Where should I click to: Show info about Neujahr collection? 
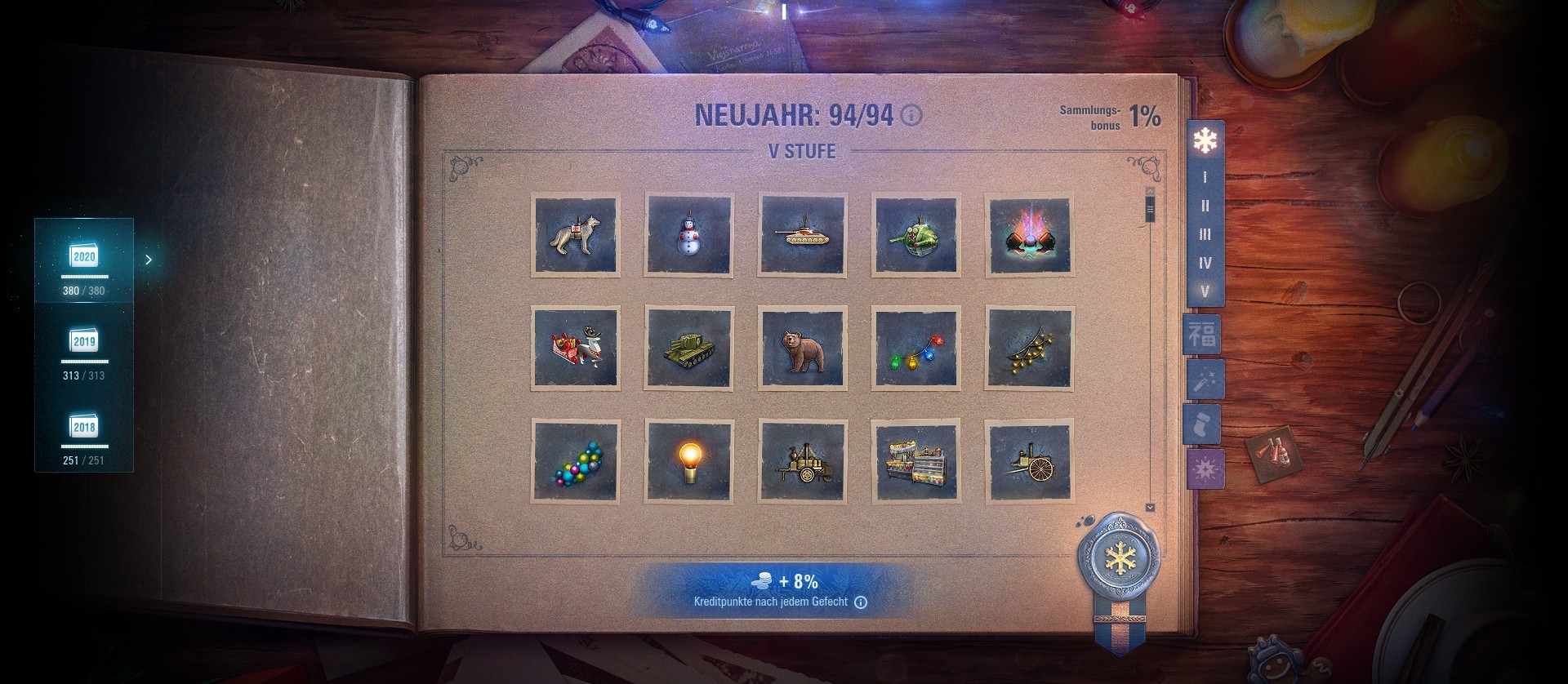[911, 116]
